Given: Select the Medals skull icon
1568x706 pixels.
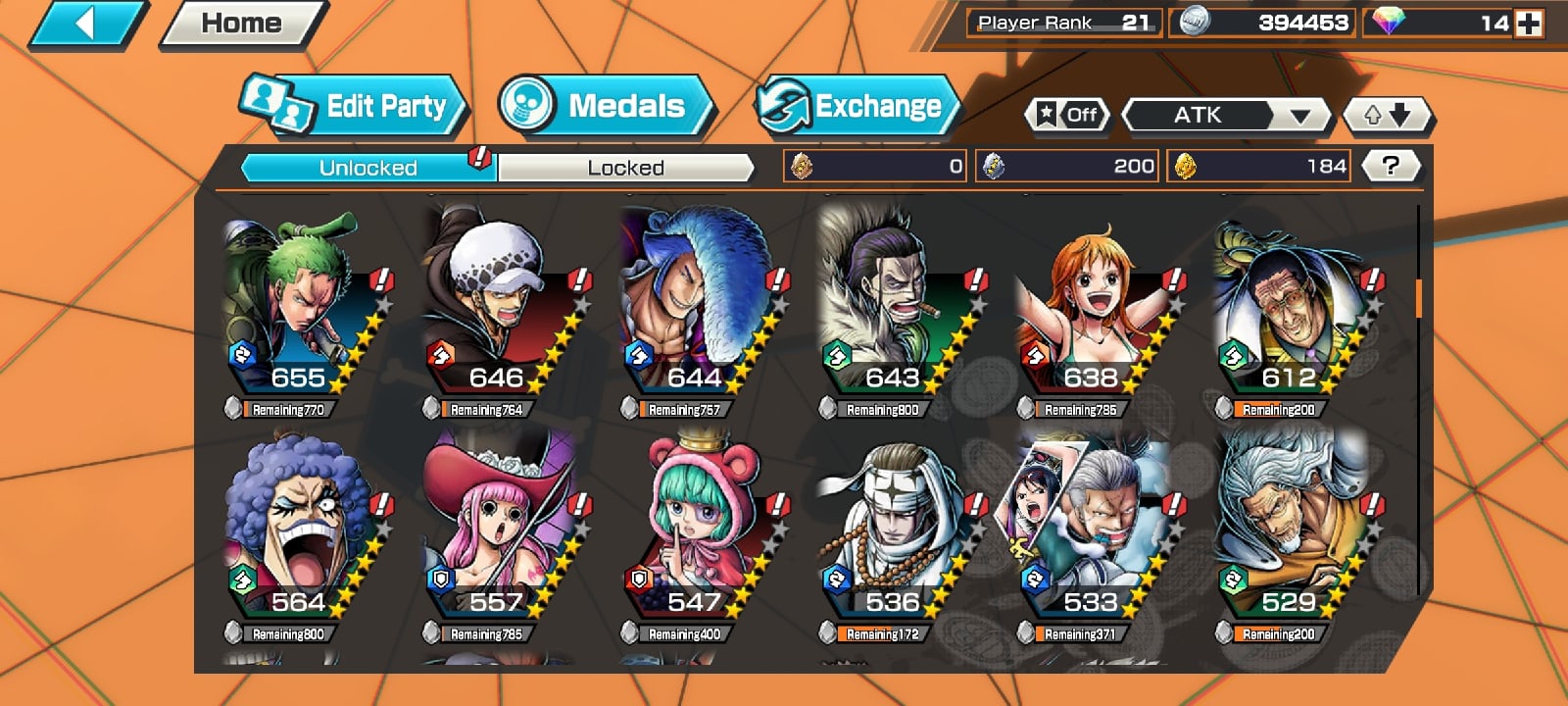Looking at the screenshot, I should (x=525, y=102).
